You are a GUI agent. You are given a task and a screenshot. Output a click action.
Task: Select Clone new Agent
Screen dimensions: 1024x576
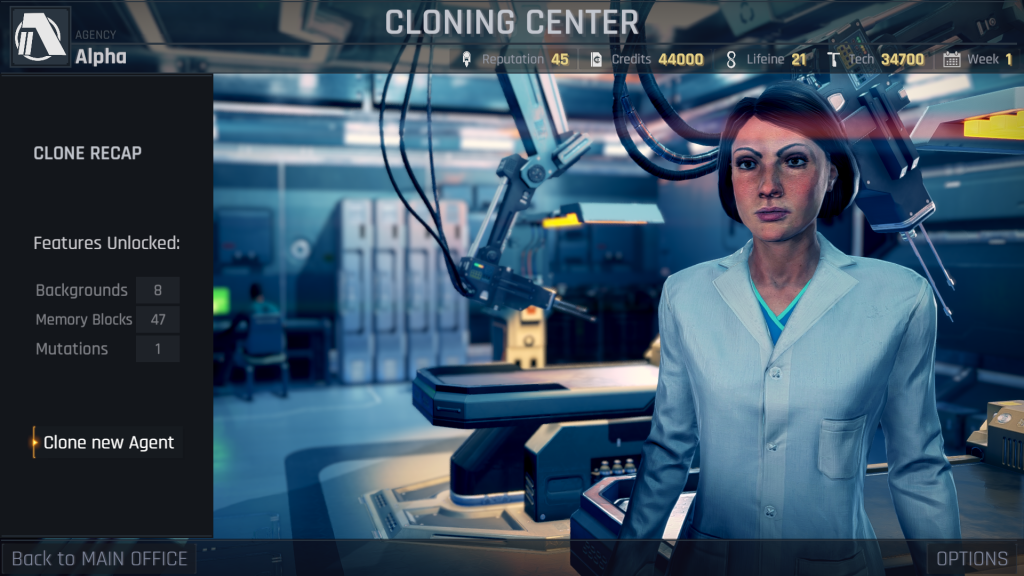[108, 442]
